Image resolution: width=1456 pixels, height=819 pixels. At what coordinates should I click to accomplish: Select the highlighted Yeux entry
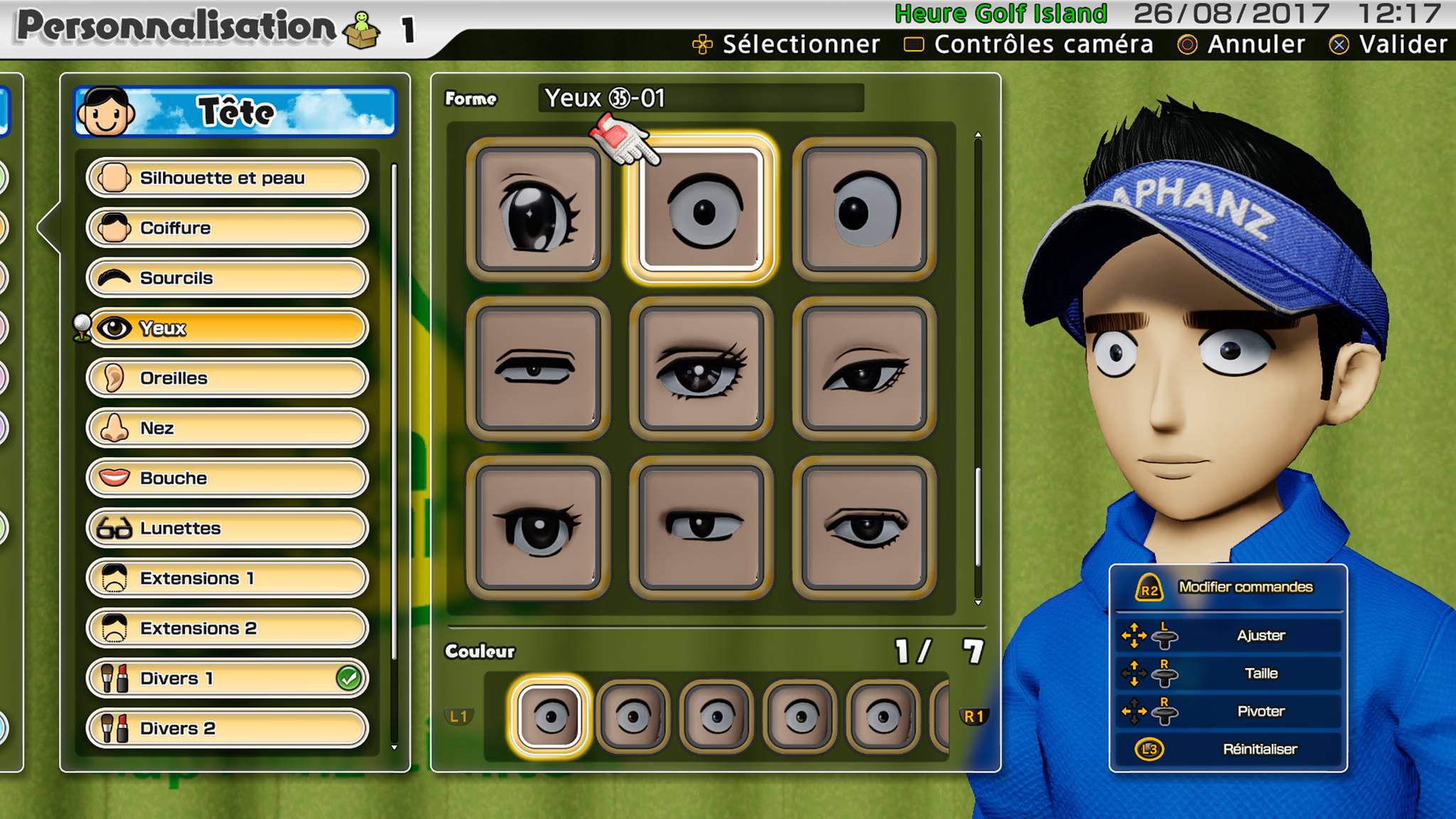(x=227, y=328)
